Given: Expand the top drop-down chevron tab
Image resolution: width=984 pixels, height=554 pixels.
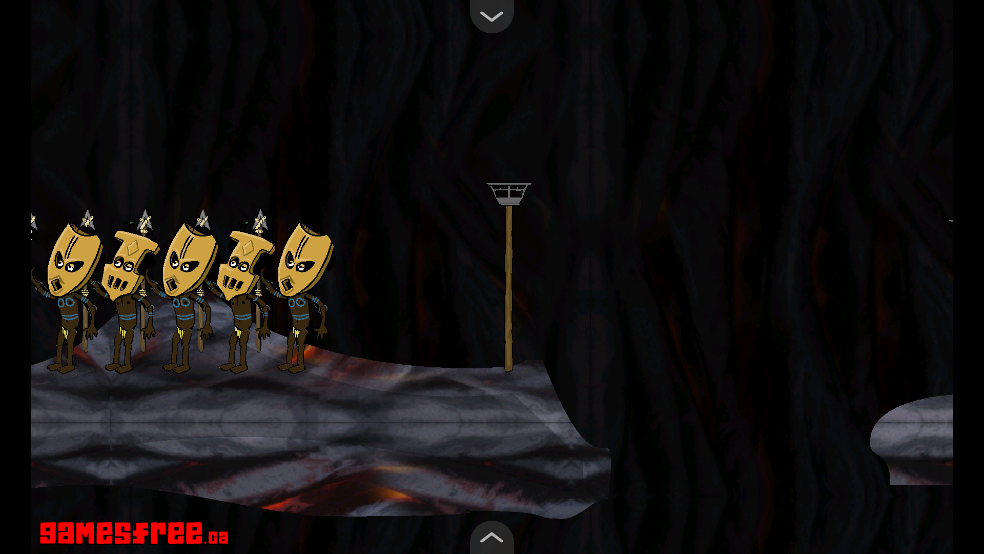Looking at the screenshot, I should [x=491, y=15].
